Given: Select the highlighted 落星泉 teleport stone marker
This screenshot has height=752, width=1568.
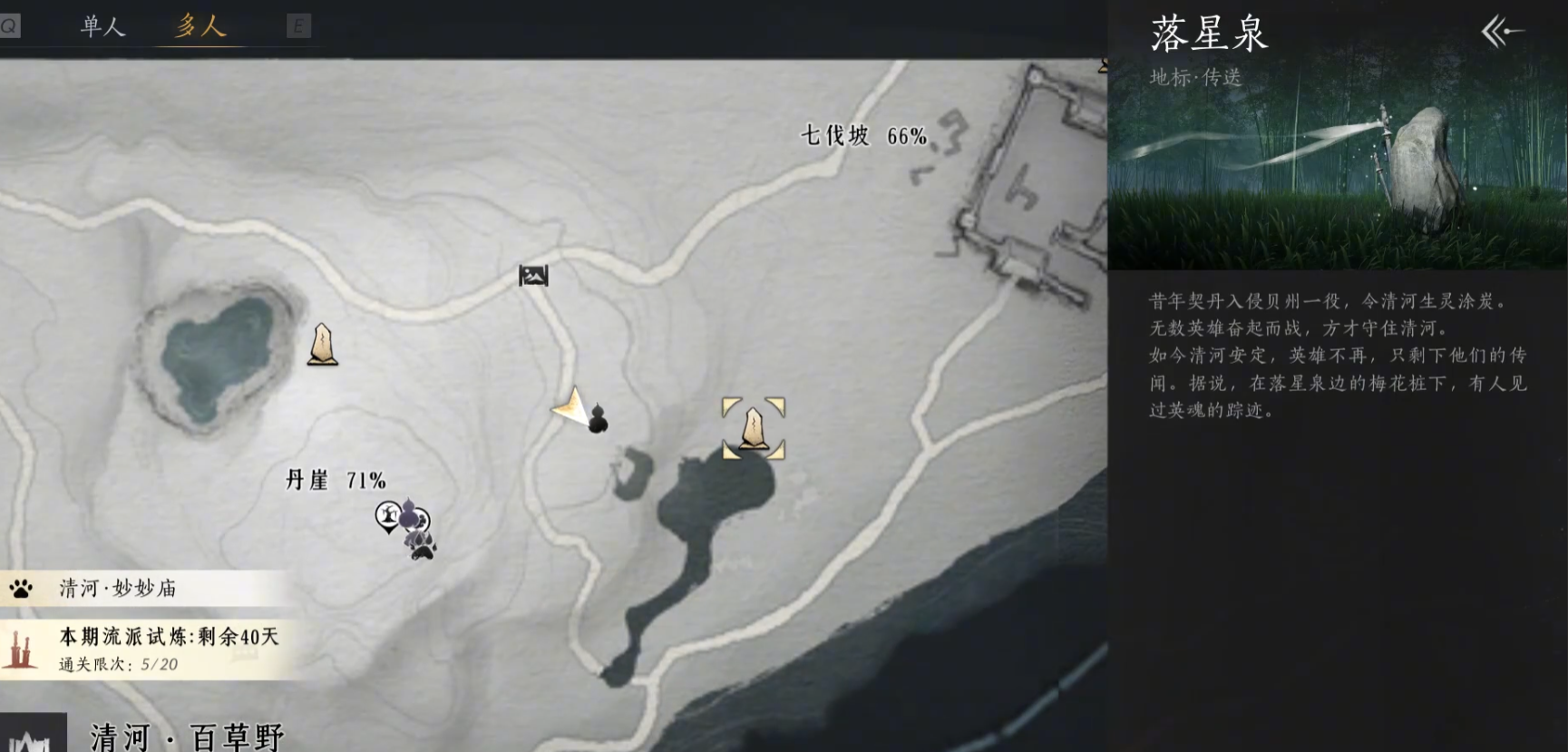Looking at the screenshot, I should click(753, 428).
